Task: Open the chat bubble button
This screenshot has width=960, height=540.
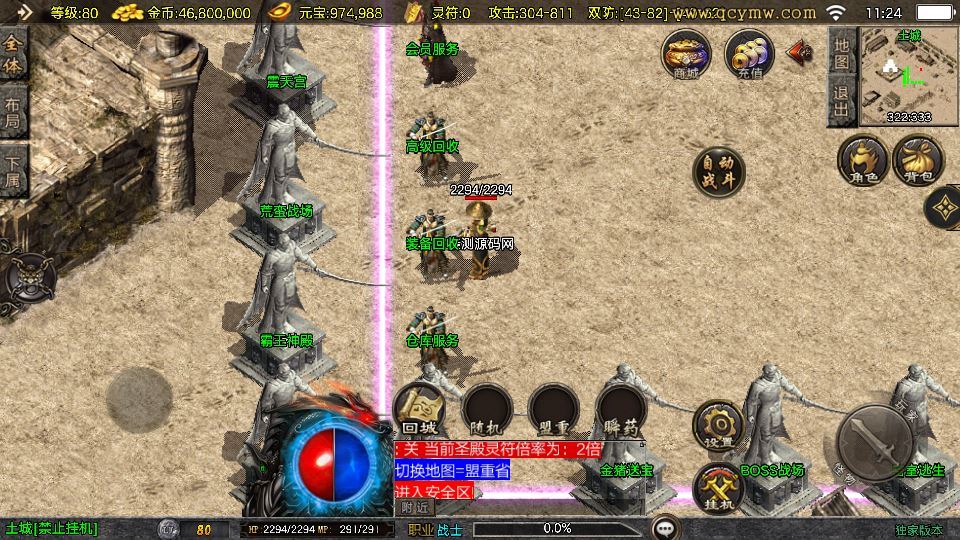Action: pyautogui.click(x=665, y=527)
